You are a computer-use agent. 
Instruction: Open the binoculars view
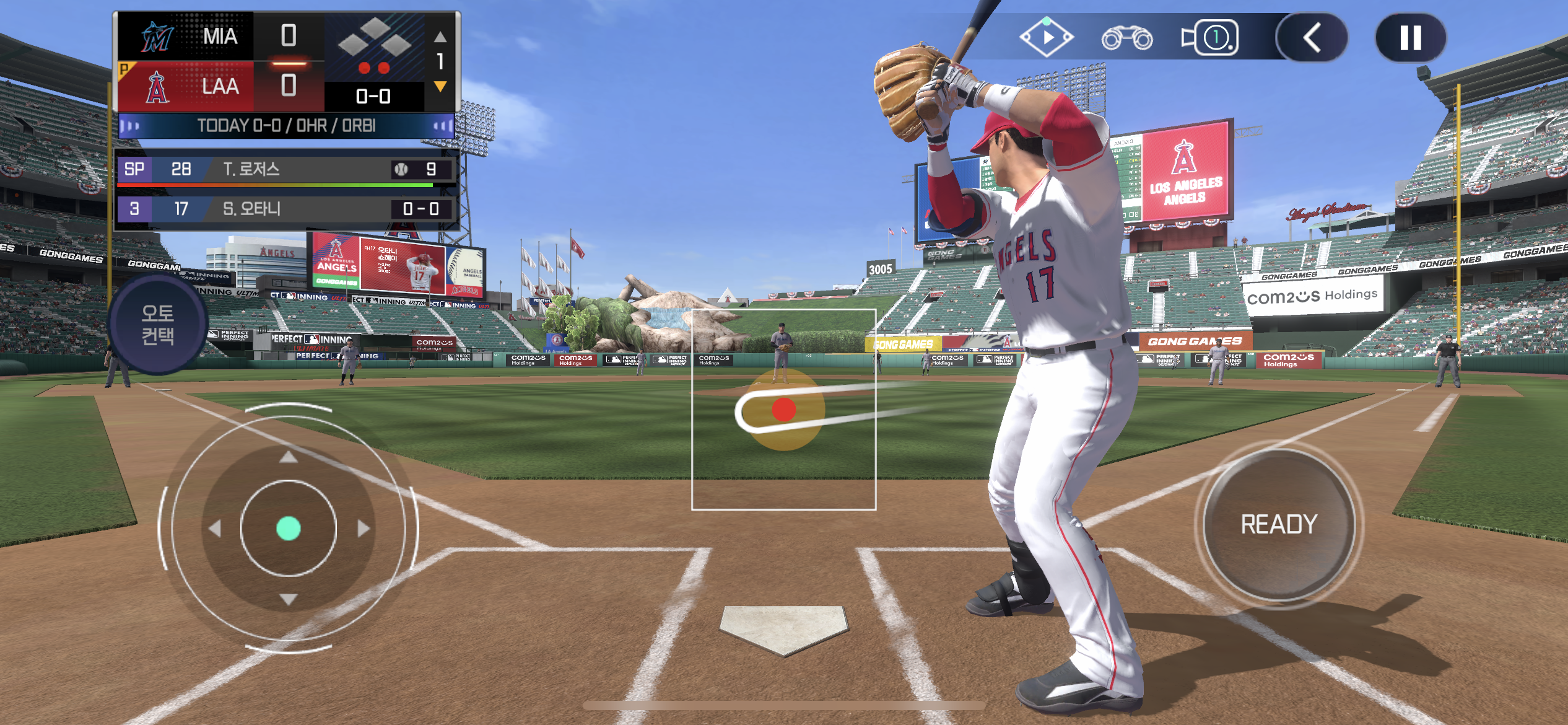coord(1126,38)
